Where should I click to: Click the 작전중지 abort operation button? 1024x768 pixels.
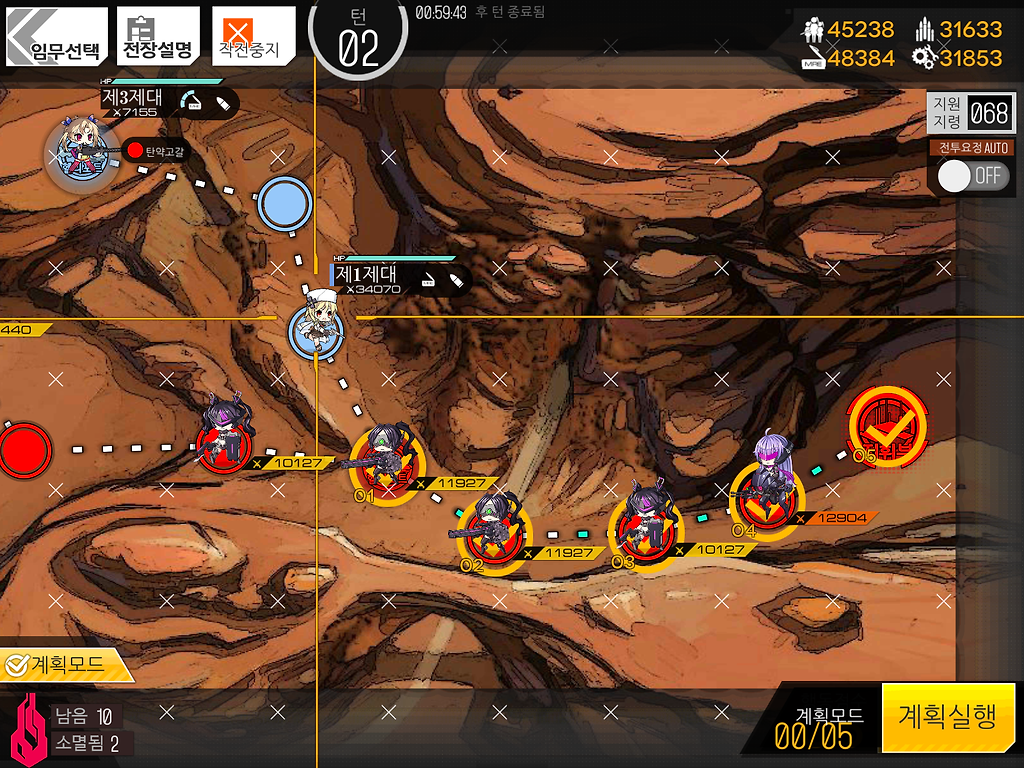(x=253, y=37)
